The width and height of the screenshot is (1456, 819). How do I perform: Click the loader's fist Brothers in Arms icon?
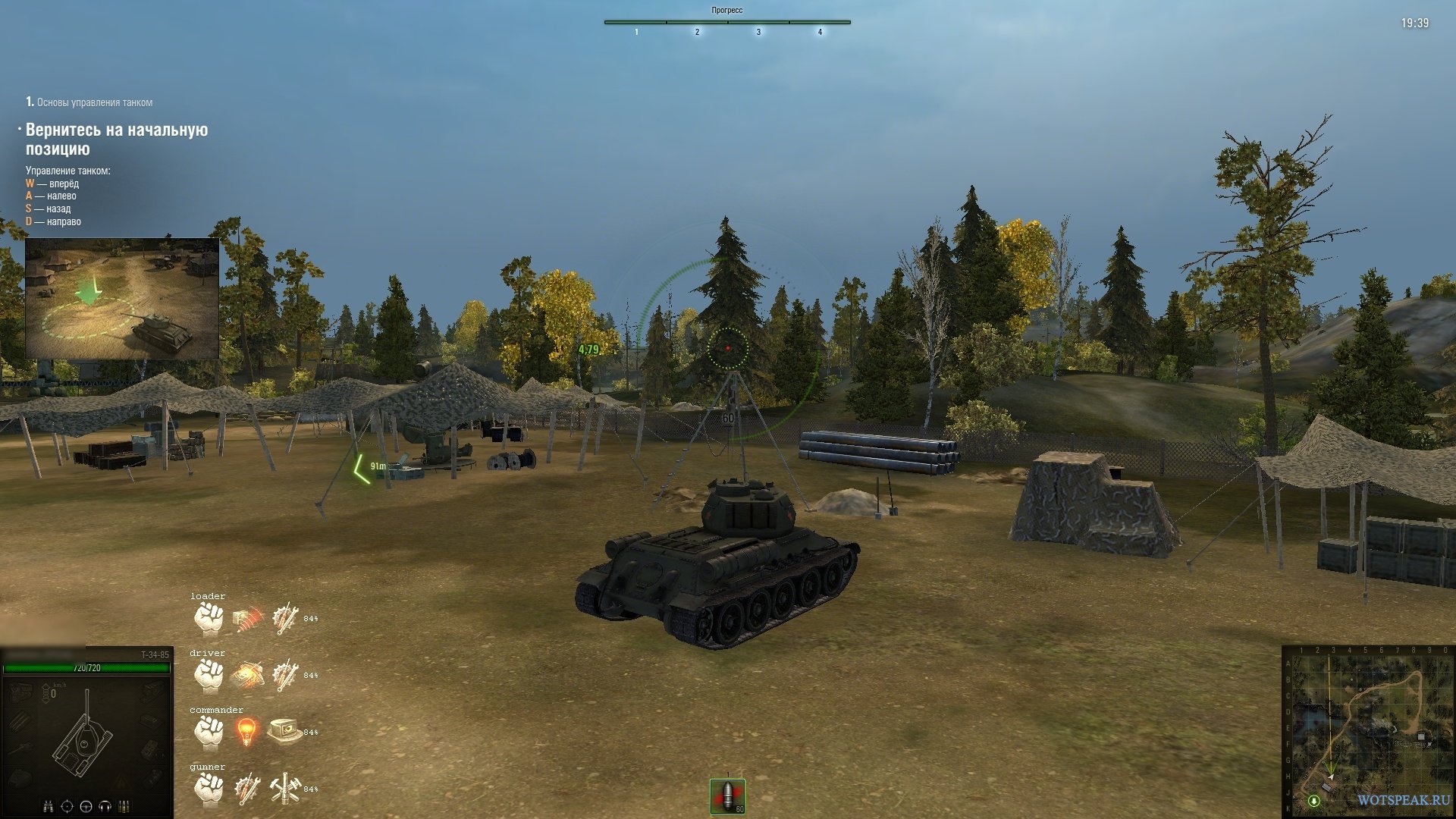(209, 619)
